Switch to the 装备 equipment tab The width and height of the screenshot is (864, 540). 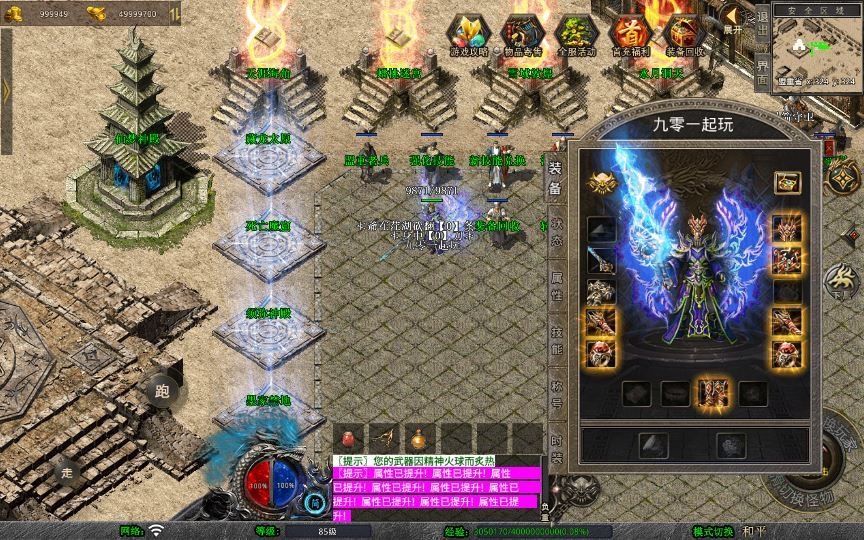556,178
